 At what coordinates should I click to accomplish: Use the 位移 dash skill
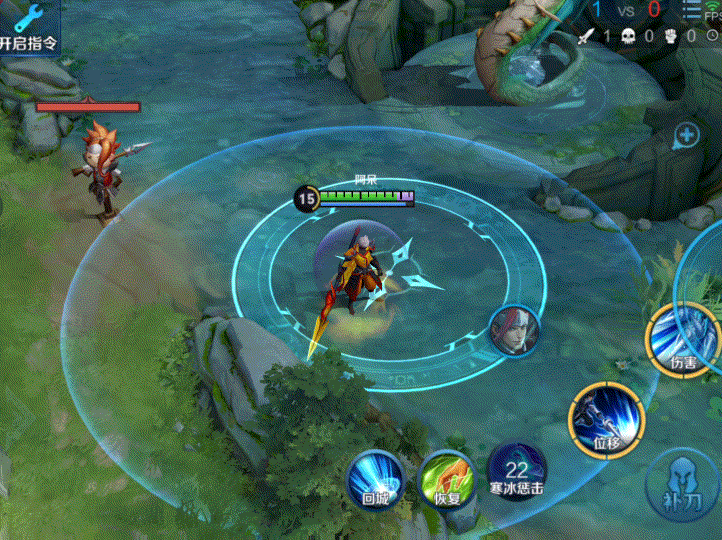[607, 420]
